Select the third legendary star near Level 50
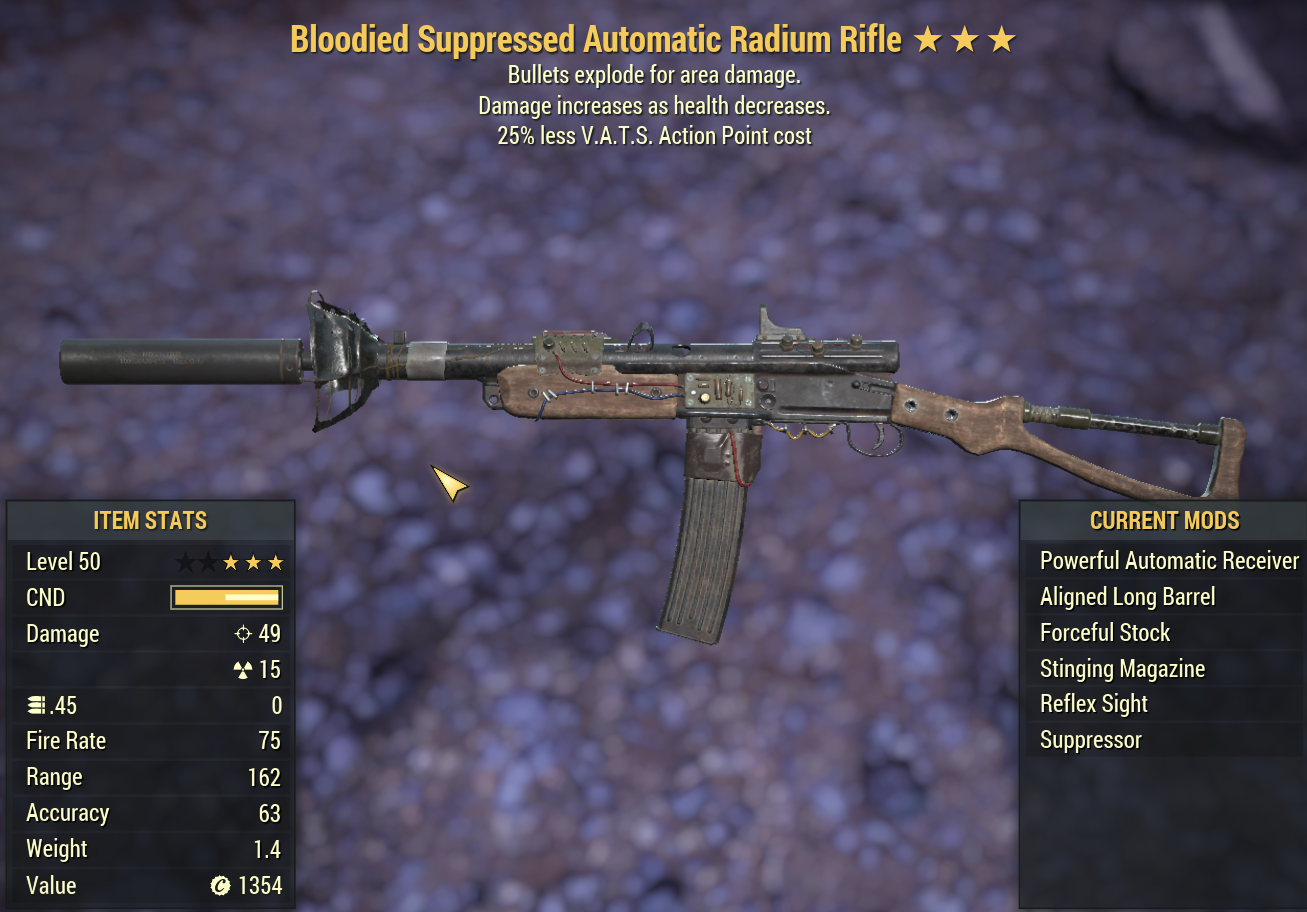Screen dimensions: 1307x912 pyautogui.click(x=277, y=561)
